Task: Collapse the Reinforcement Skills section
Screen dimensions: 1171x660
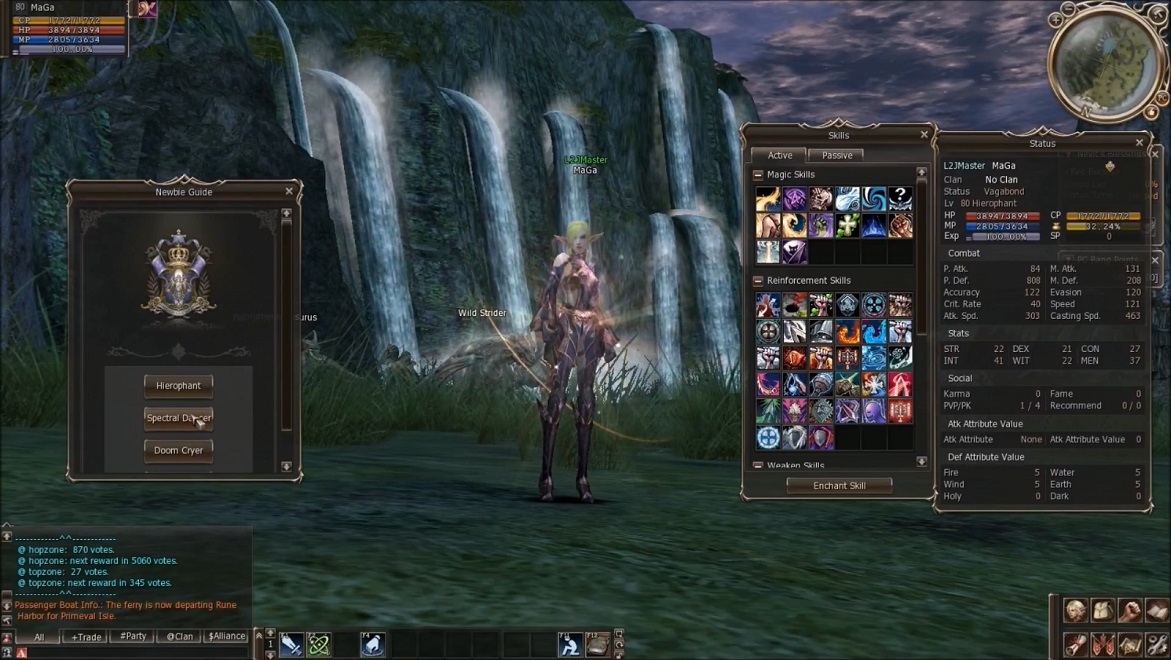Action: coord(758,281)
